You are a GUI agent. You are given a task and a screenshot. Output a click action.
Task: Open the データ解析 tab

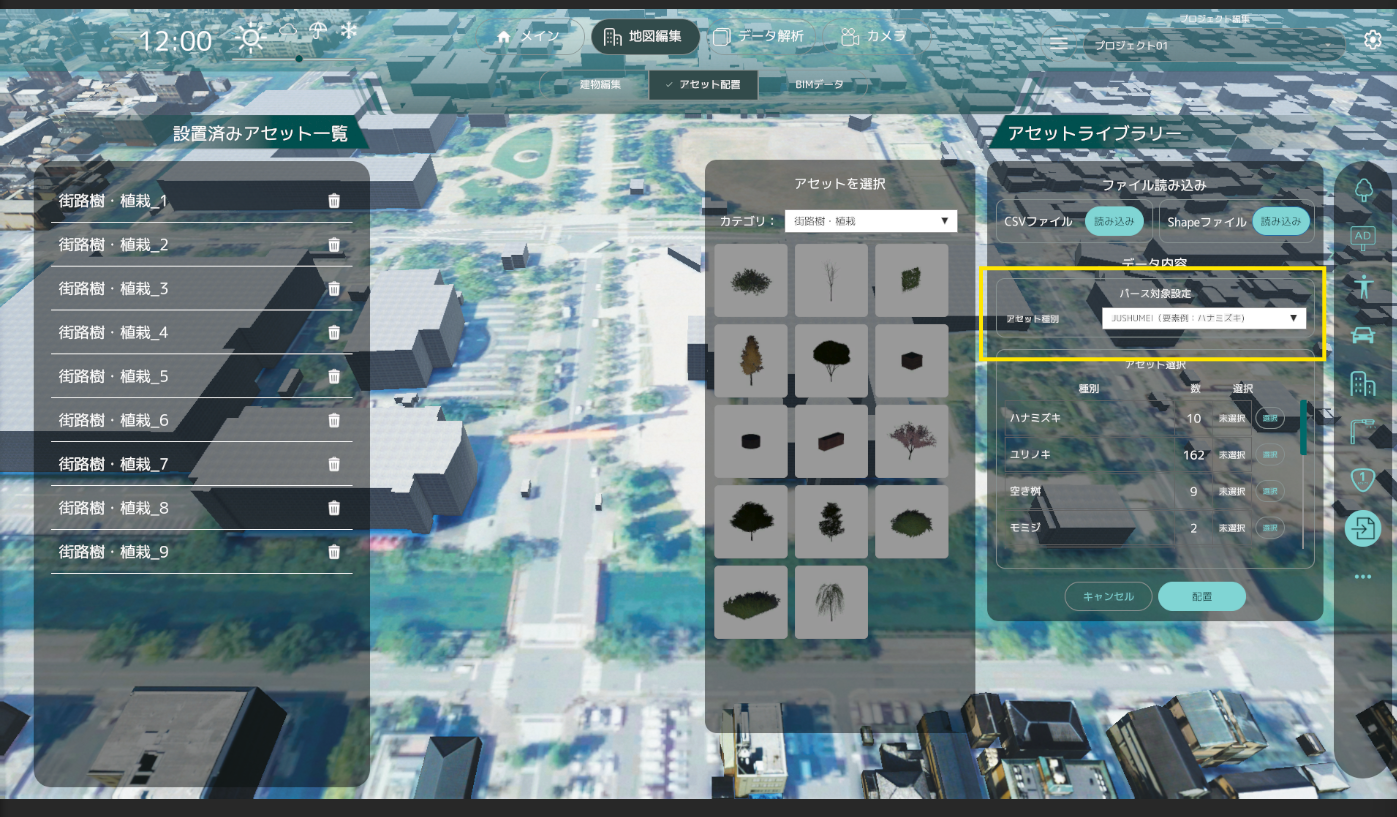point(759,37)
